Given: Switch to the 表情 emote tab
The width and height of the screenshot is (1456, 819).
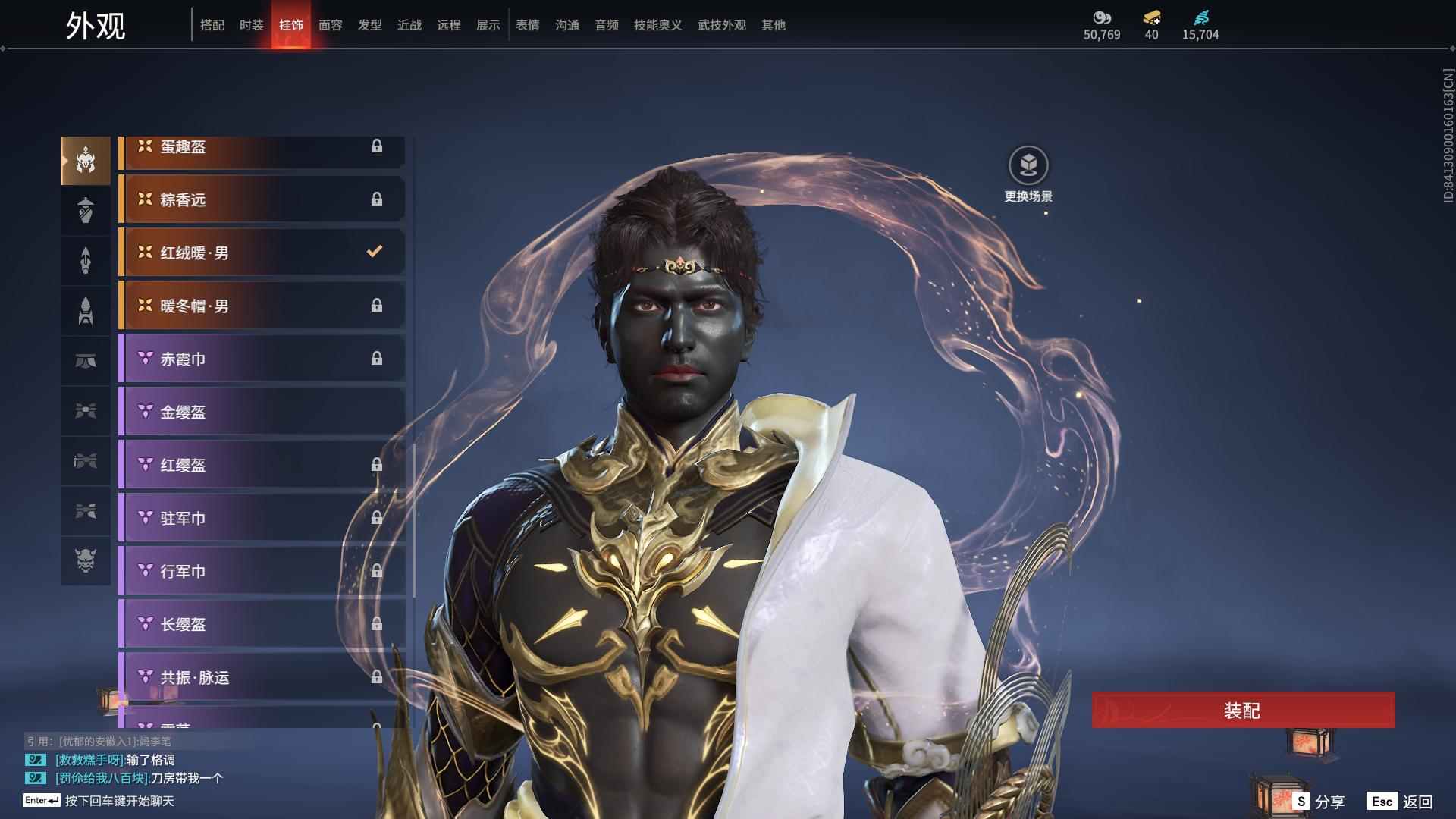Looking at the screenshot, I should click(528, 25).
